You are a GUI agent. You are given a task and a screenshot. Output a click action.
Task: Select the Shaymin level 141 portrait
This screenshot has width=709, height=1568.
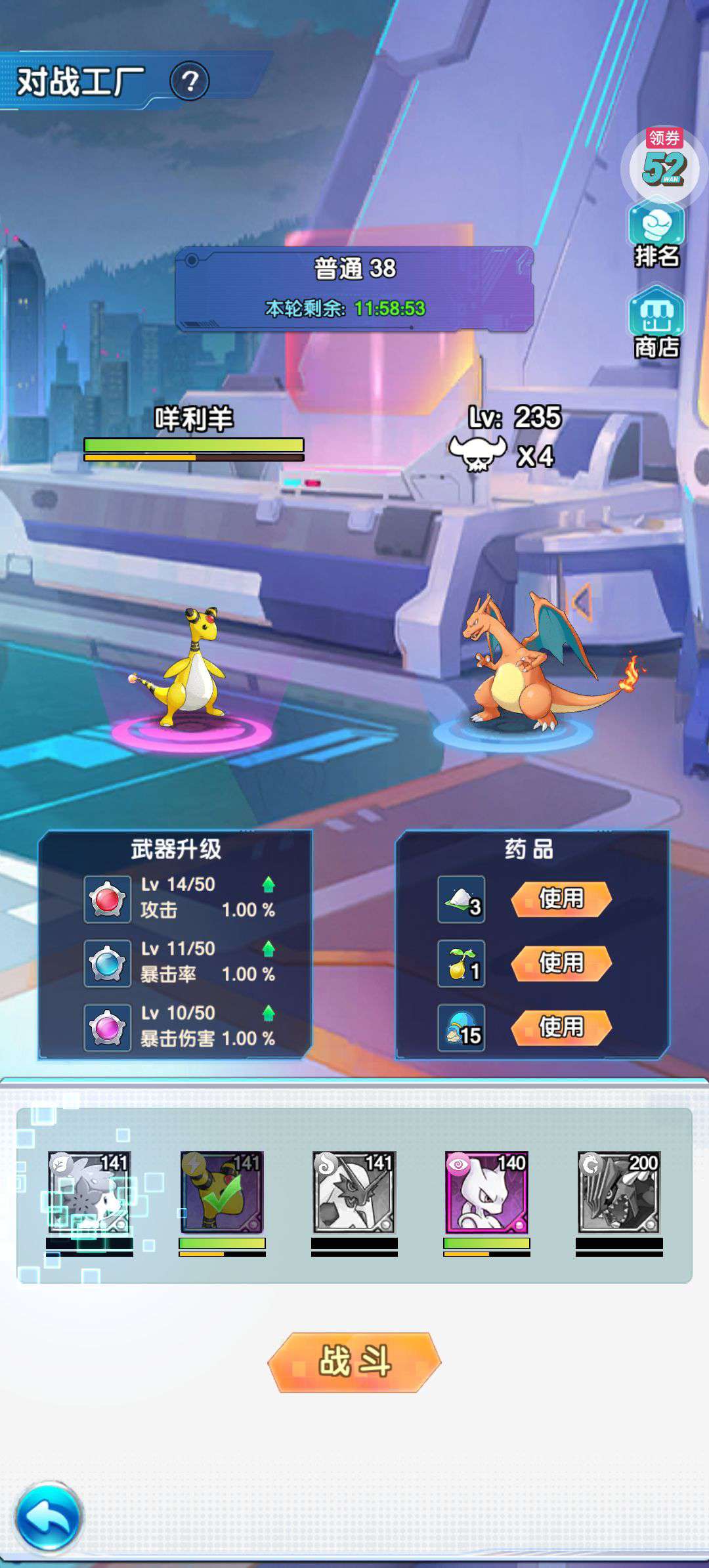89,1192
